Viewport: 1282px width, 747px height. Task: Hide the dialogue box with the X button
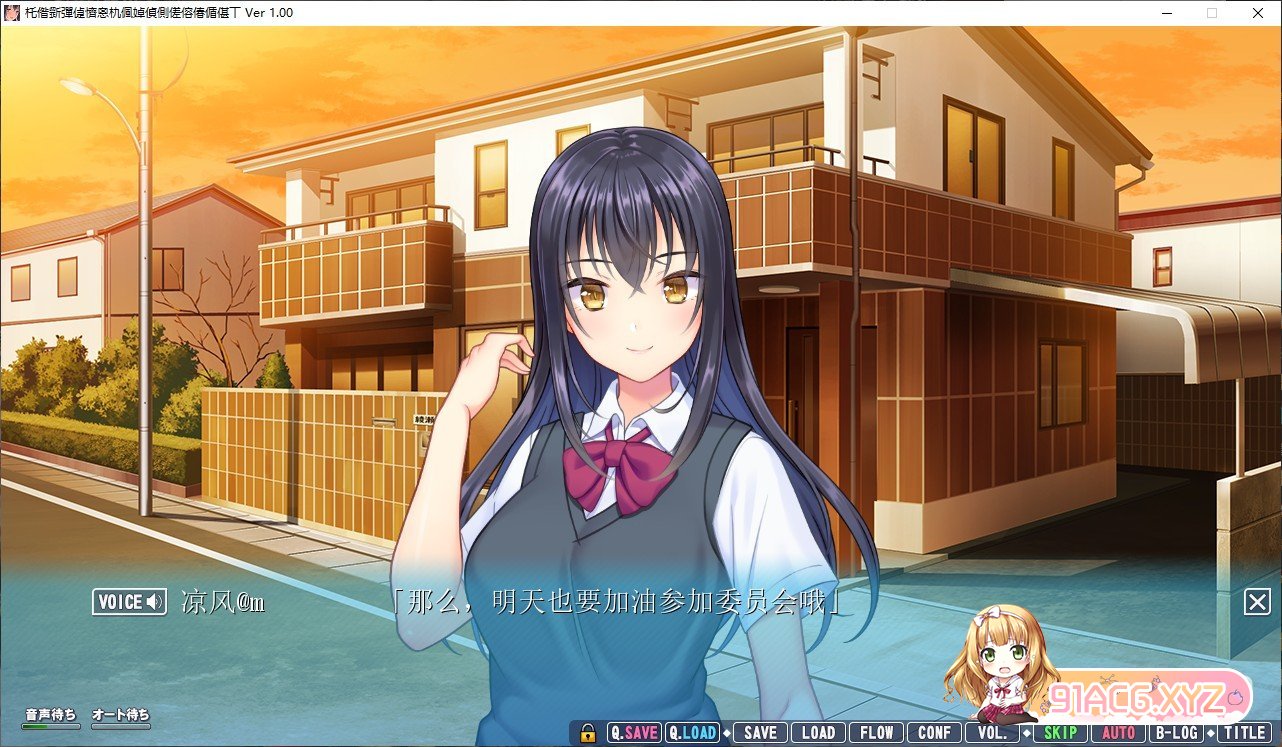tap(1257, 601)
